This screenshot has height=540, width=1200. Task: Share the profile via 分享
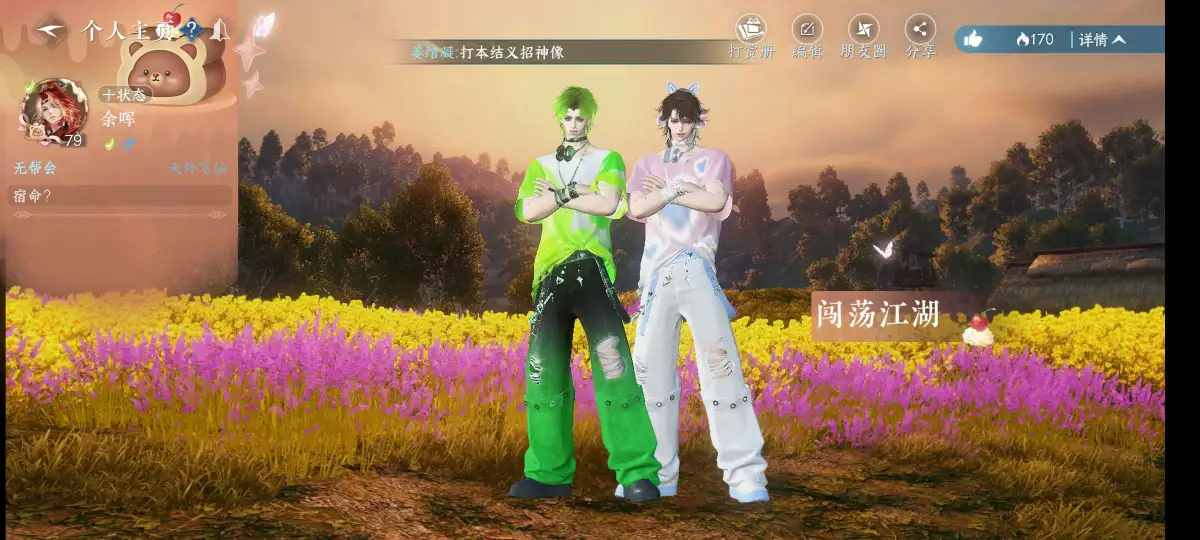[920, 36]
